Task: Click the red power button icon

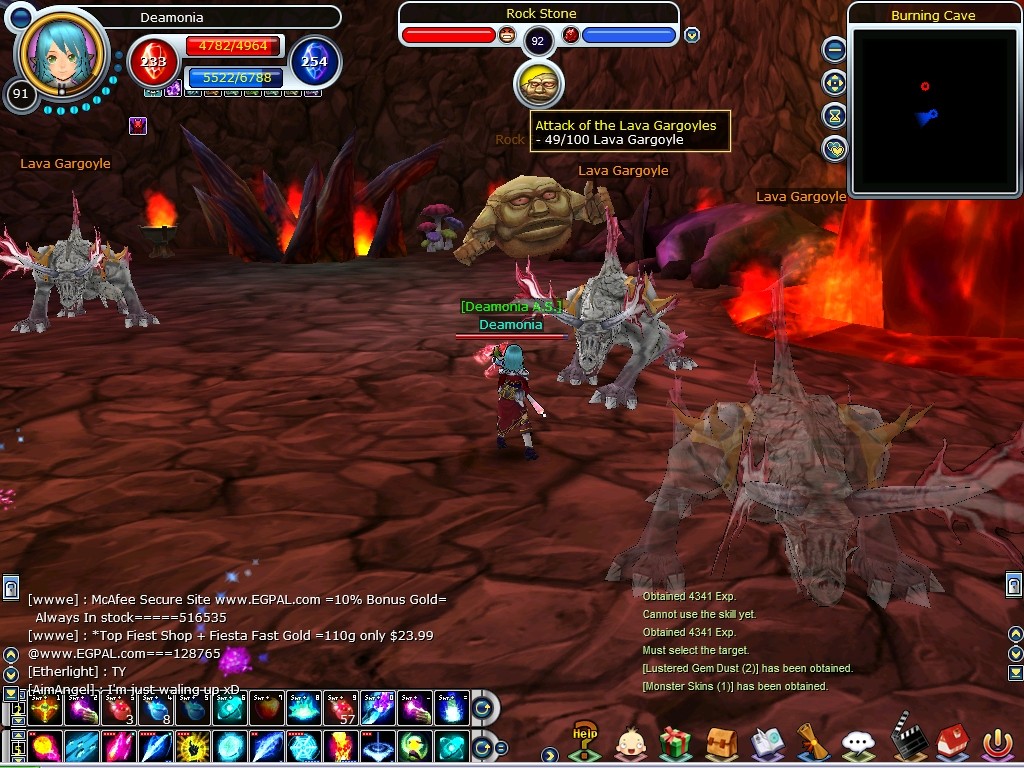Action: coord(996,743)
